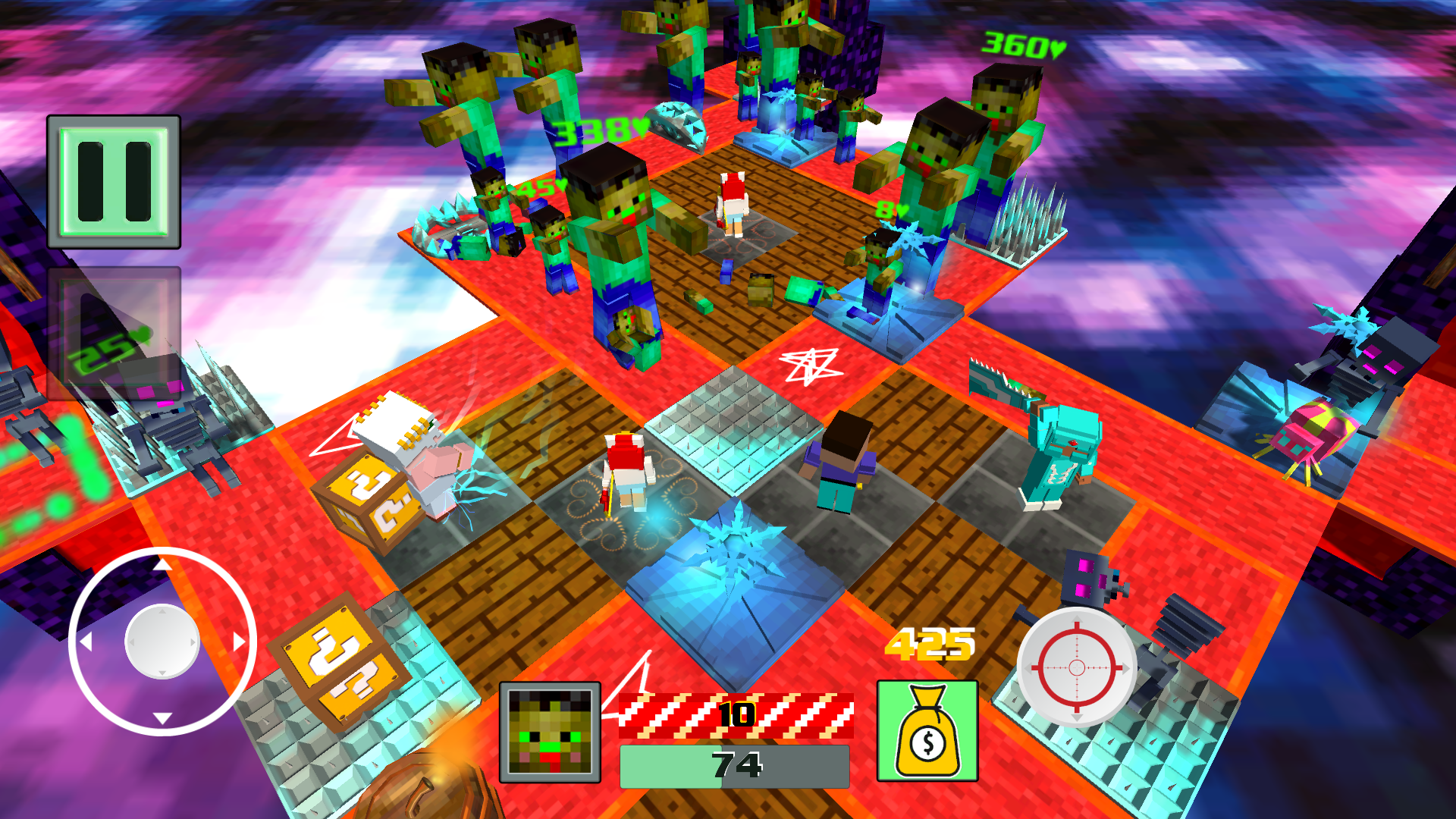Tap the center knob of the joystick
1456x819 pixels.
pos(161,642)
